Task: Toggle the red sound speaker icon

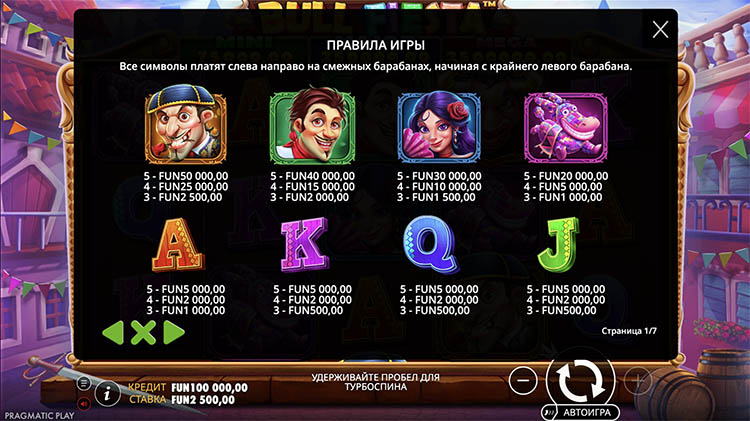Action: tap(84, 403)
